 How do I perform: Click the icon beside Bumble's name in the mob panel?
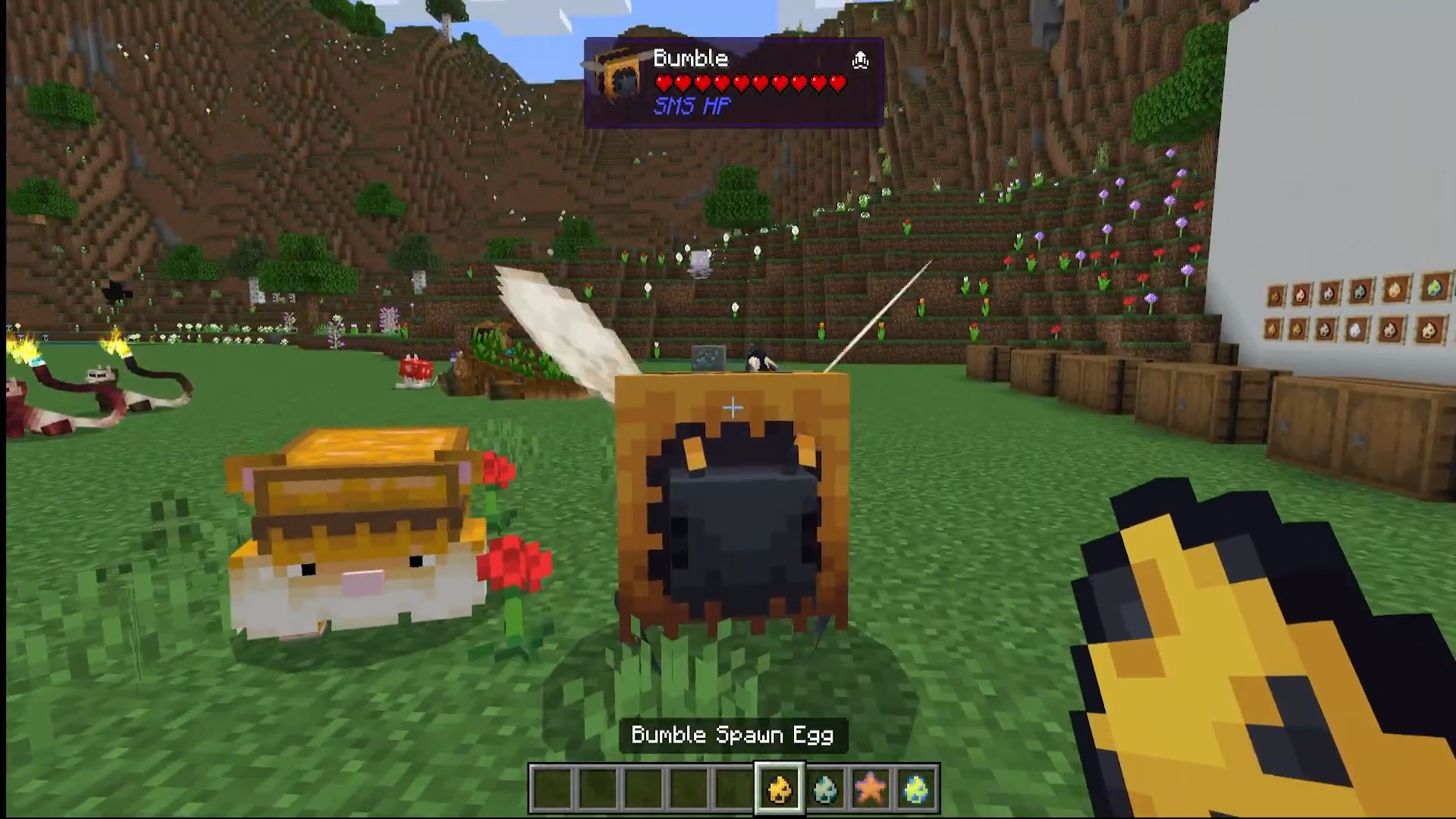click(x=860, y=60)
